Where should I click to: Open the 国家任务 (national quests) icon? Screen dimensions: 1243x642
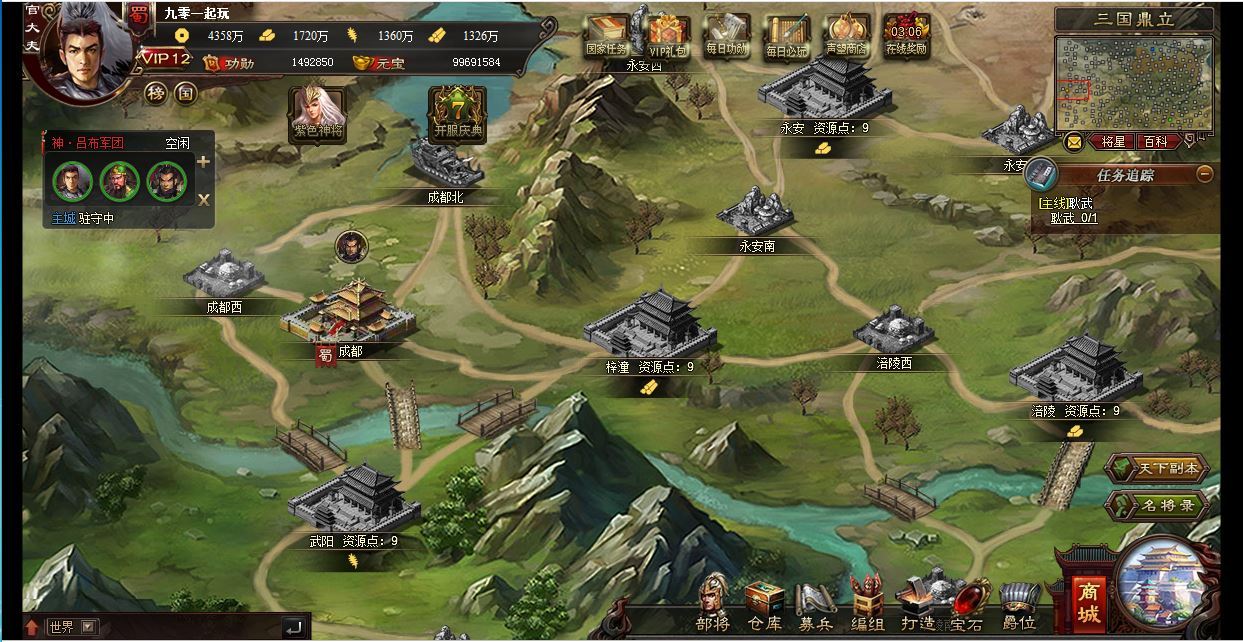(x=606, y=37)
